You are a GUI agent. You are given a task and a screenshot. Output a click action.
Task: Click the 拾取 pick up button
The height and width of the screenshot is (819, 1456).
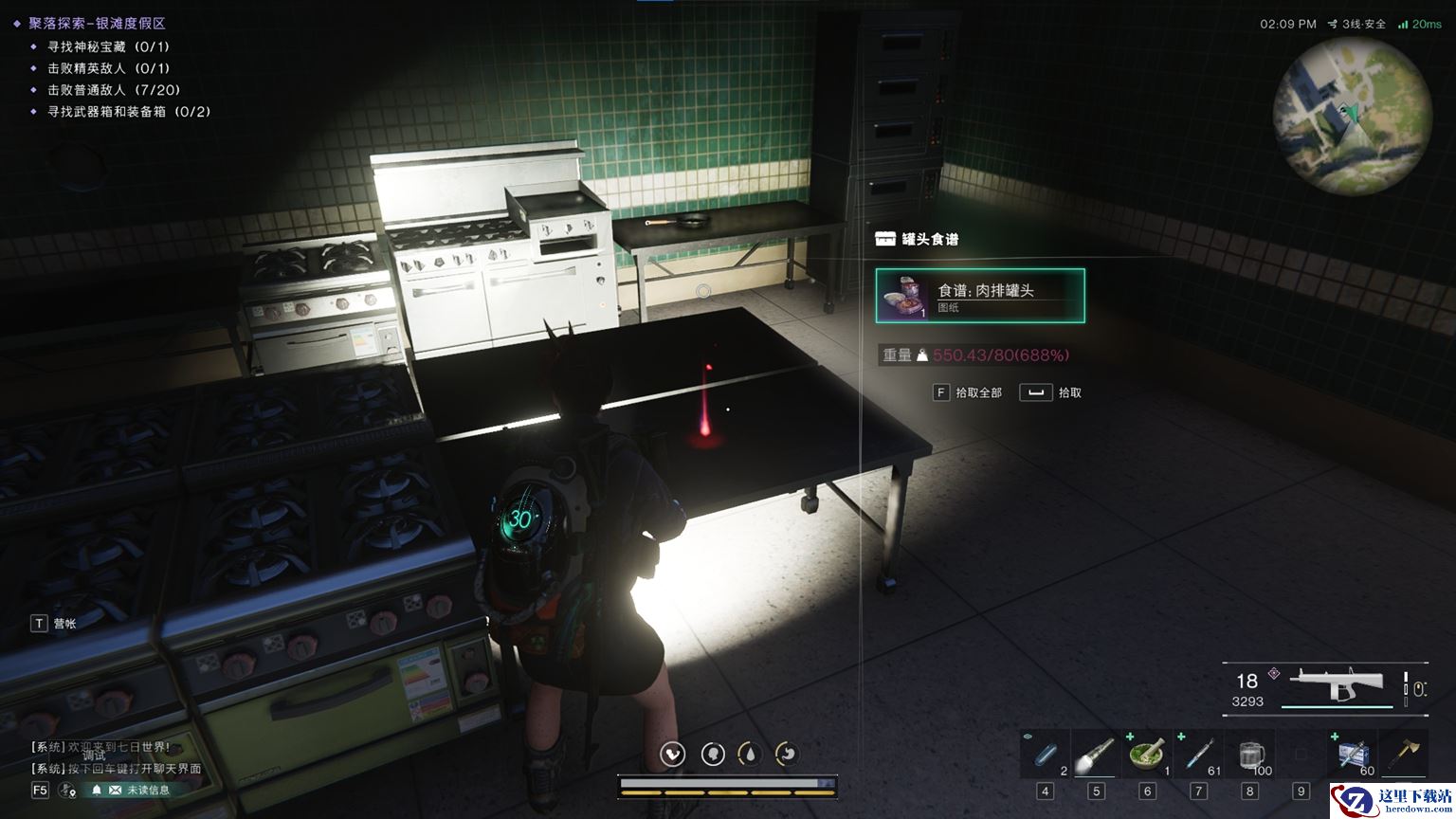click(x=1050, y=392)
